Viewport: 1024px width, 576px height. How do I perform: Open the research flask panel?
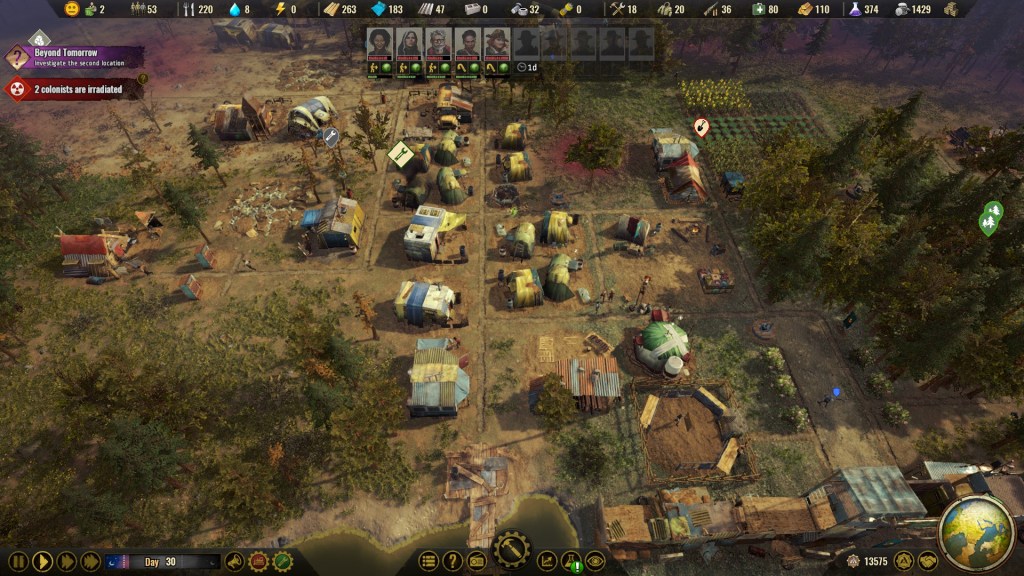571,561
